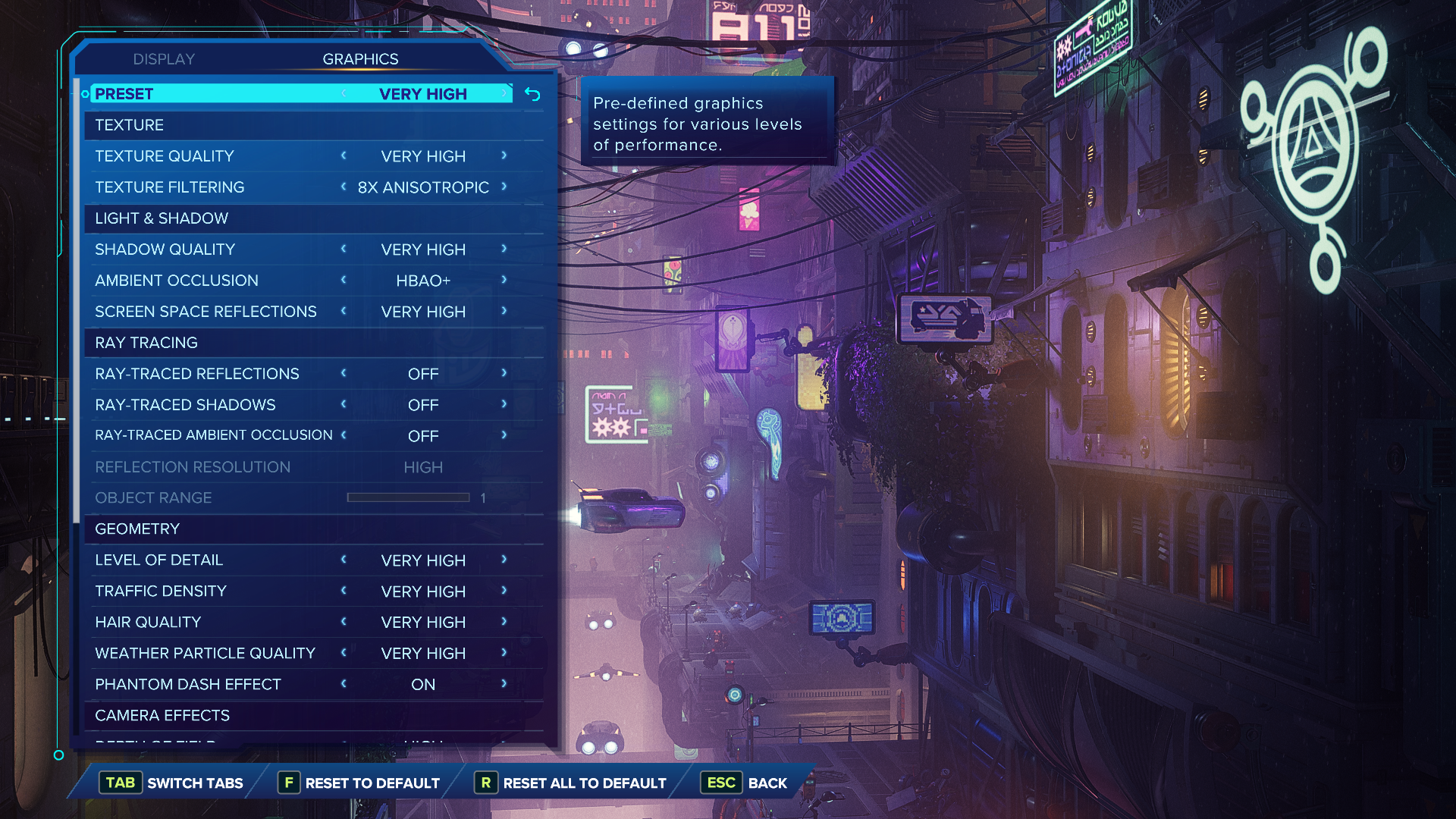The width and height of the screenshot is (1456, 819).
Task: Reduce Traffic Density using left arrow
Action: [x=344, y=591]
